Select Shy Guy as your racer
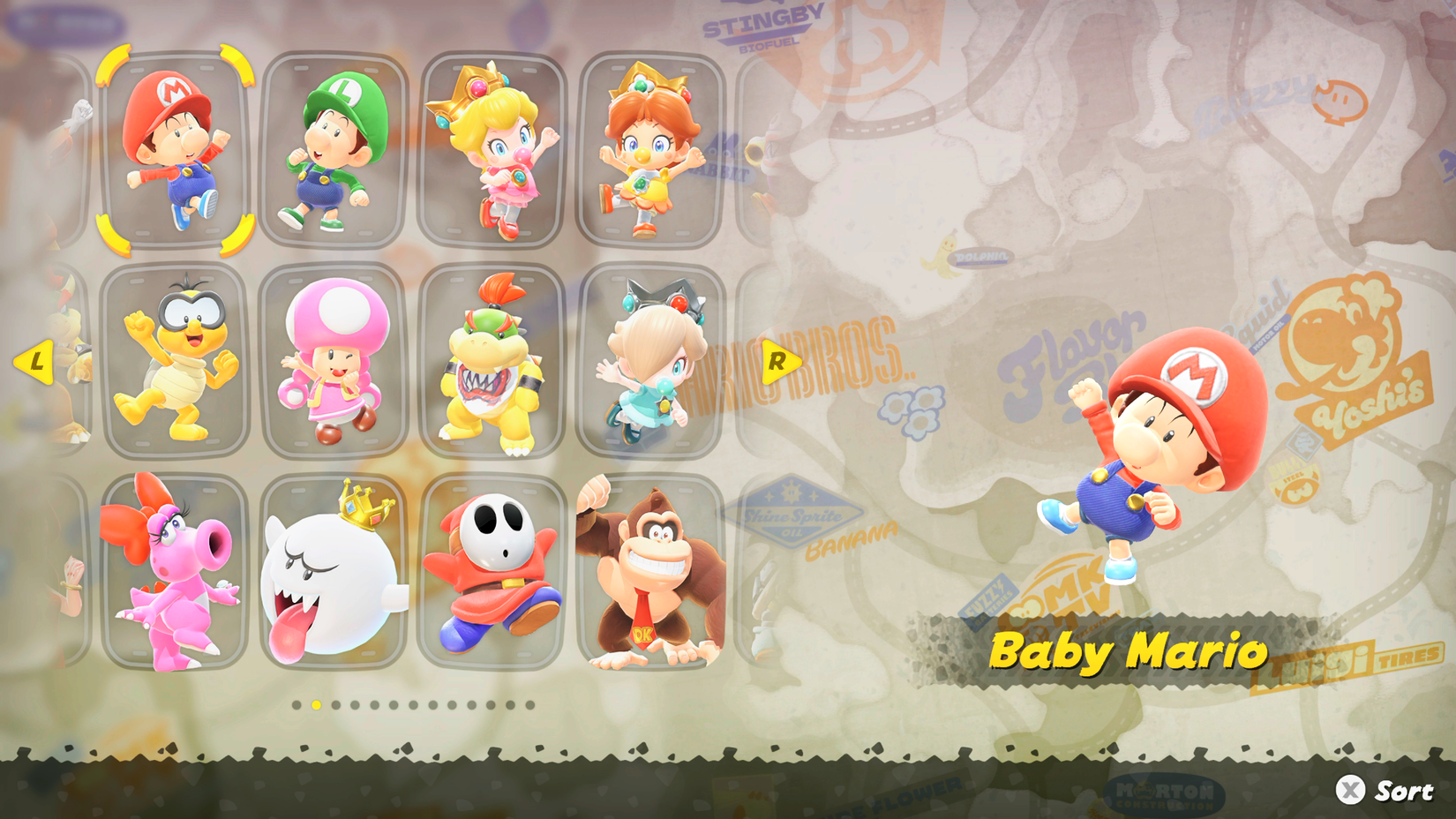This screenshot has height=819, width=1456. click(x=490, y=574)
